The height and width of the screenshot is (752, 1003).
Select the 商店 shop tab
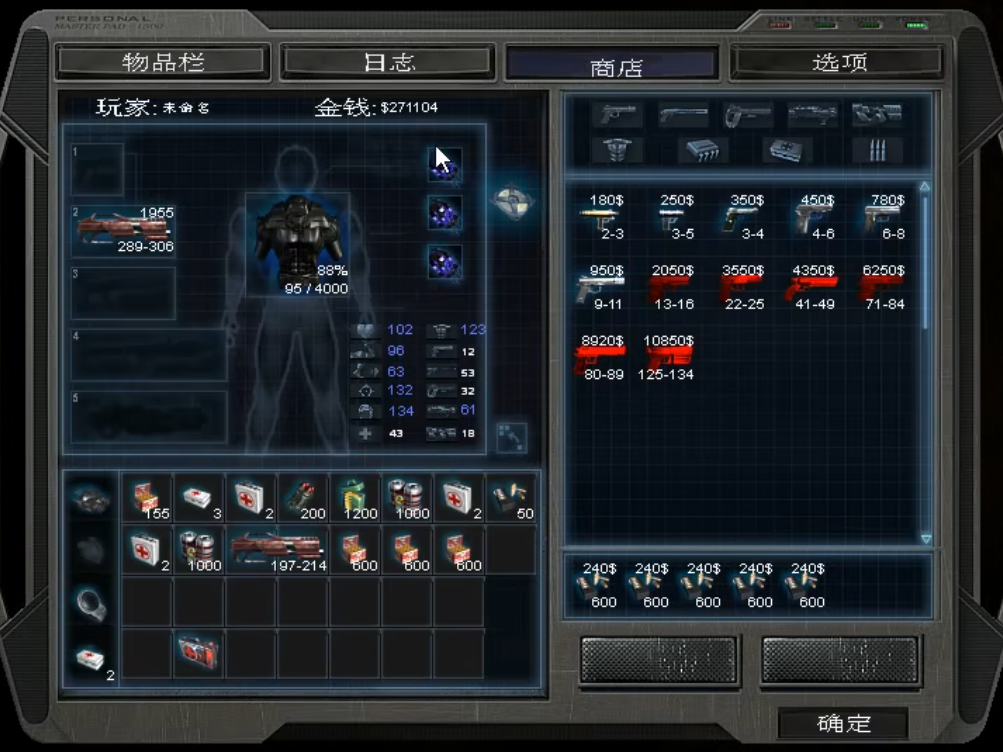[x=614, y=66]
